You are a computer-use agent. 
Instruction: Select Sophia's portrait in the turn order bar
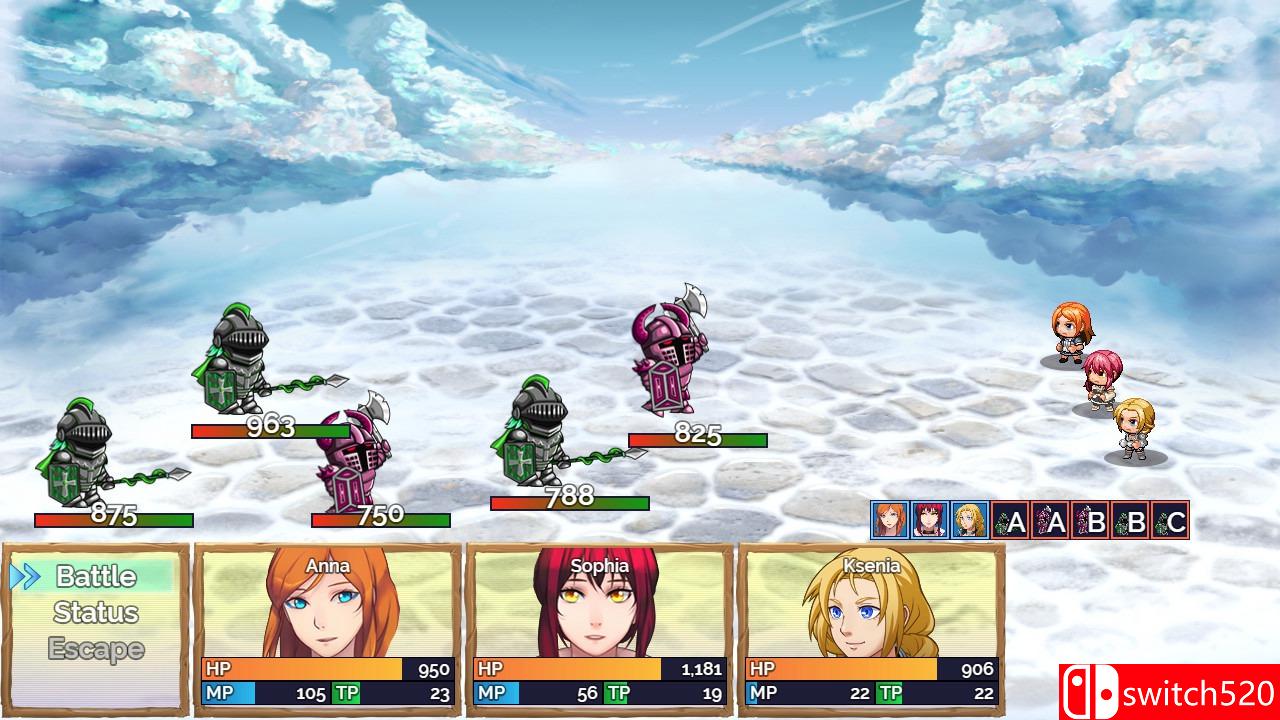pos(929,520)
